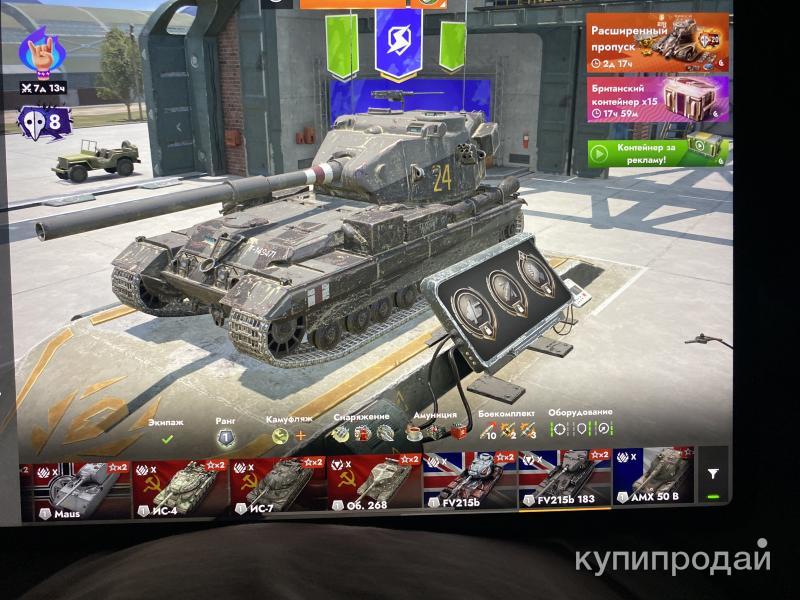Open the Ранг rank badge
The width and height of the screenshot is (800, 600).
pyautogui.click(x=226, y=437)
